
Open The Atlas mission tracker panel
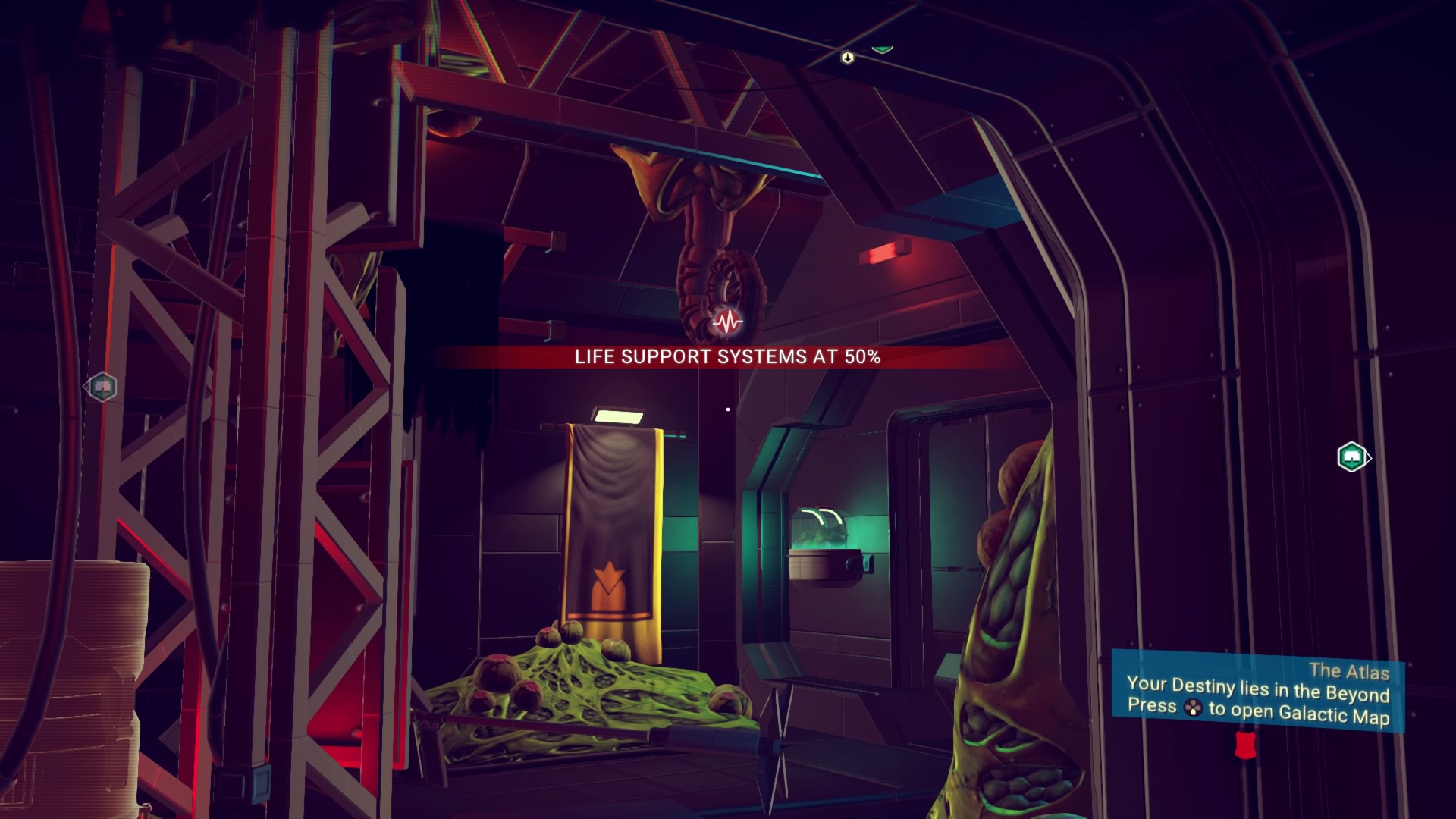(1257, 692)
